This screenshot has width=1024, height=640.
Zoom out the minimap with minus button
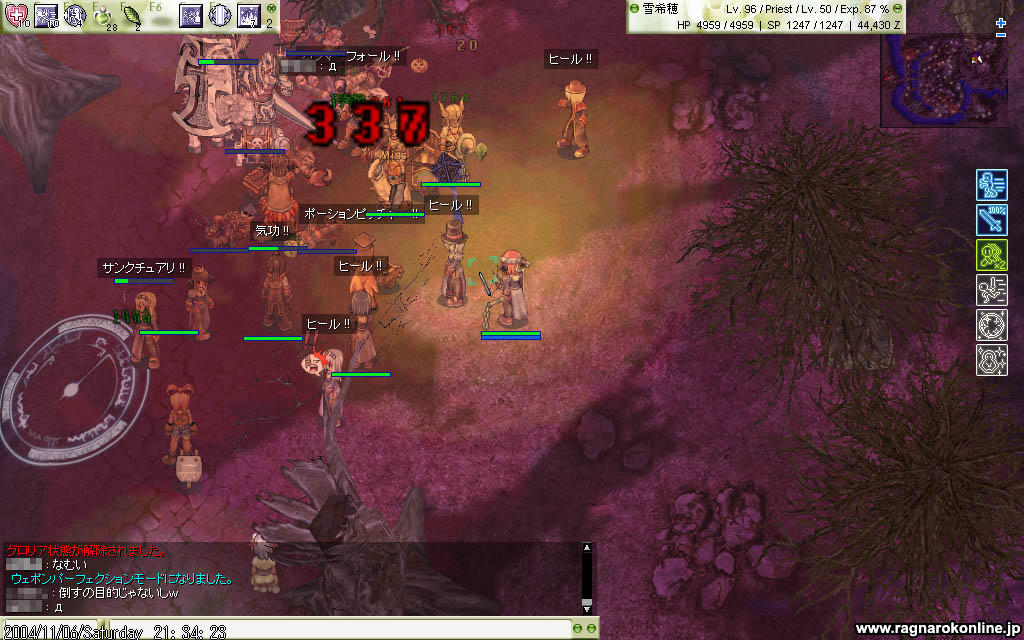(1001, 35)
